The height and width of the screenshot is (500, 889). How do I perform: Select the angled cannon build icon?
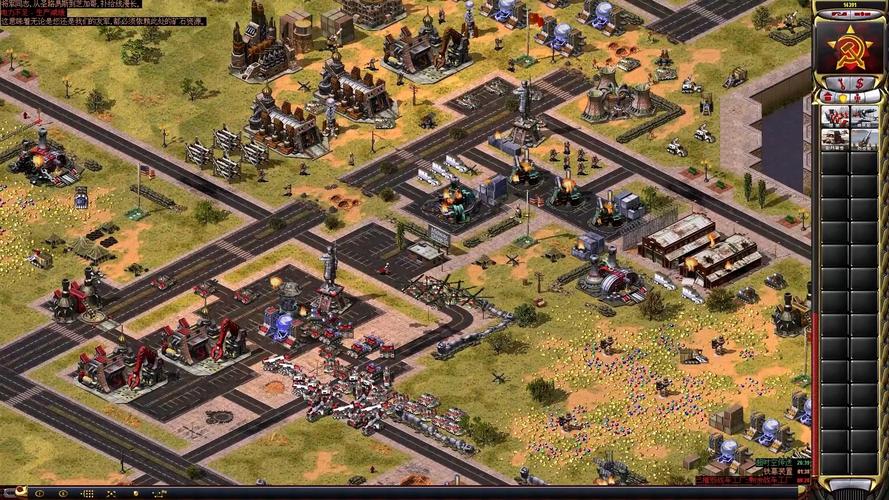(x=863, y=138)
